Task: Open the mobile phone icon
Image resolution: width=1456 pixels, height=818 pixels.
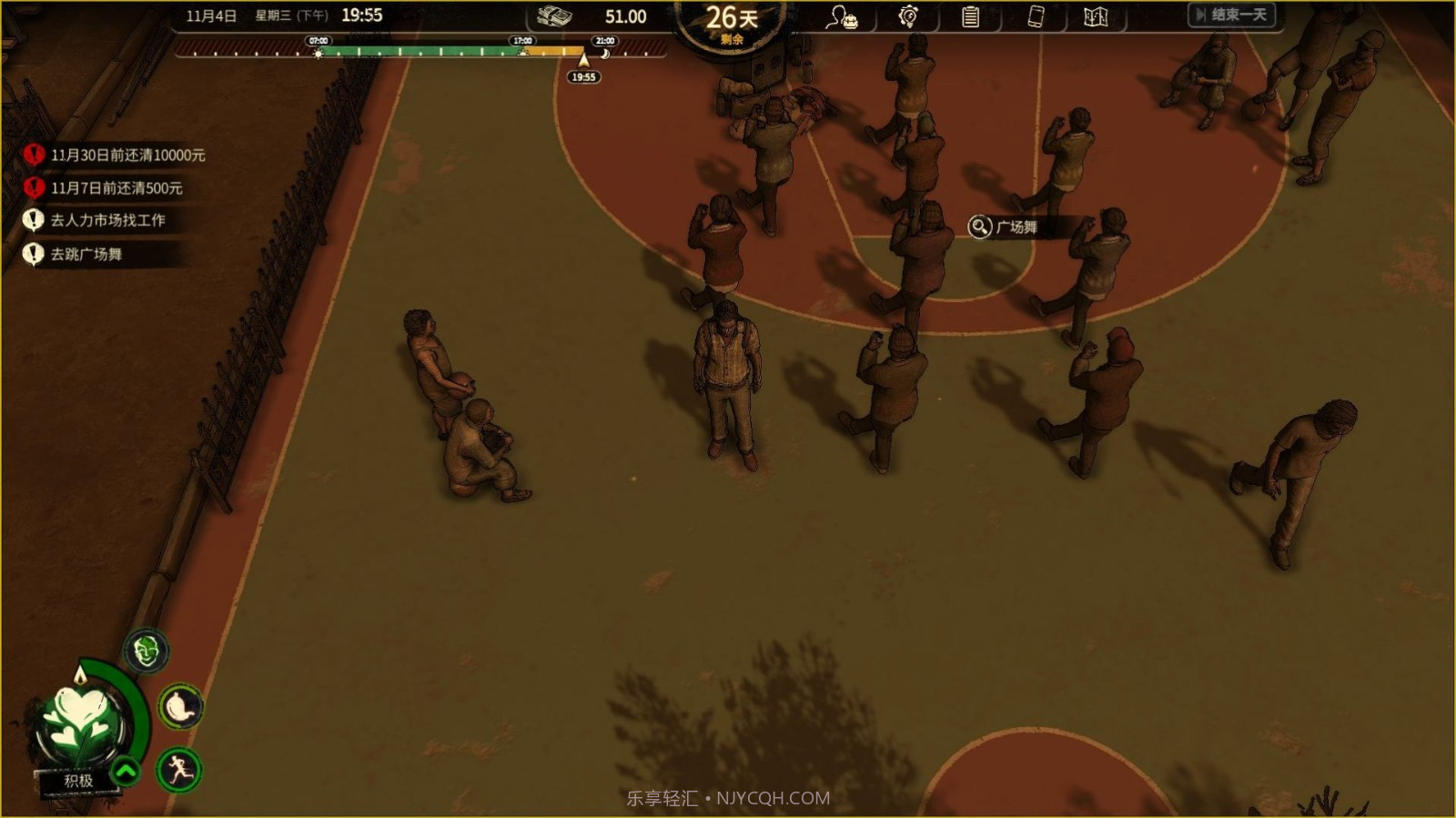Action: click(x=1036, y=16)
